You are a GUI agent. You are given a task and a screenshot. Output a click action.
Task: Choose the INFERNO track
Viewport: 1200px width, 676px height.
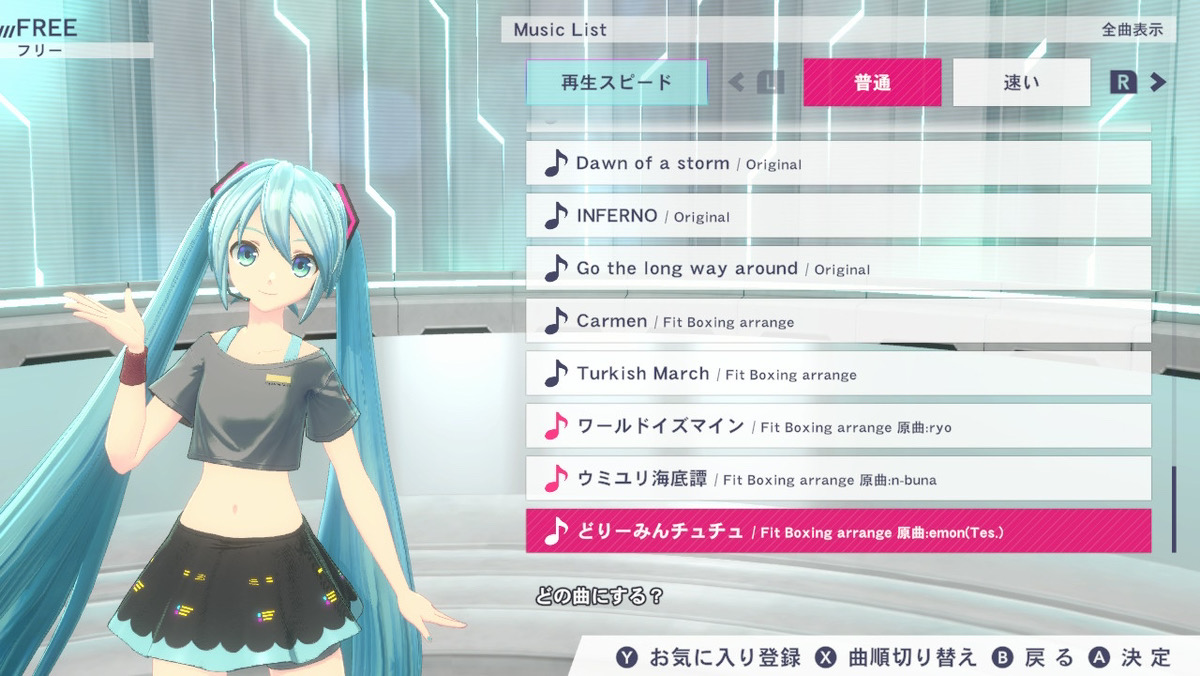point(838,216)
